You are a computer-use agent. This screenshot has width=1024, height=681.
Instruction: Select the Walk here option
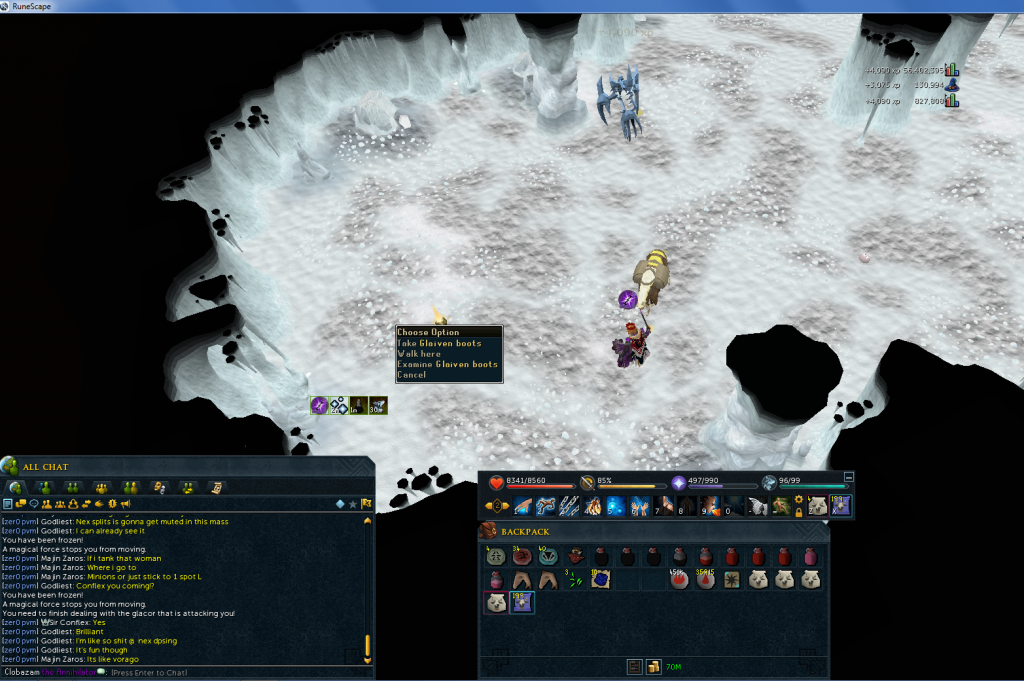(x=419, y=354)
